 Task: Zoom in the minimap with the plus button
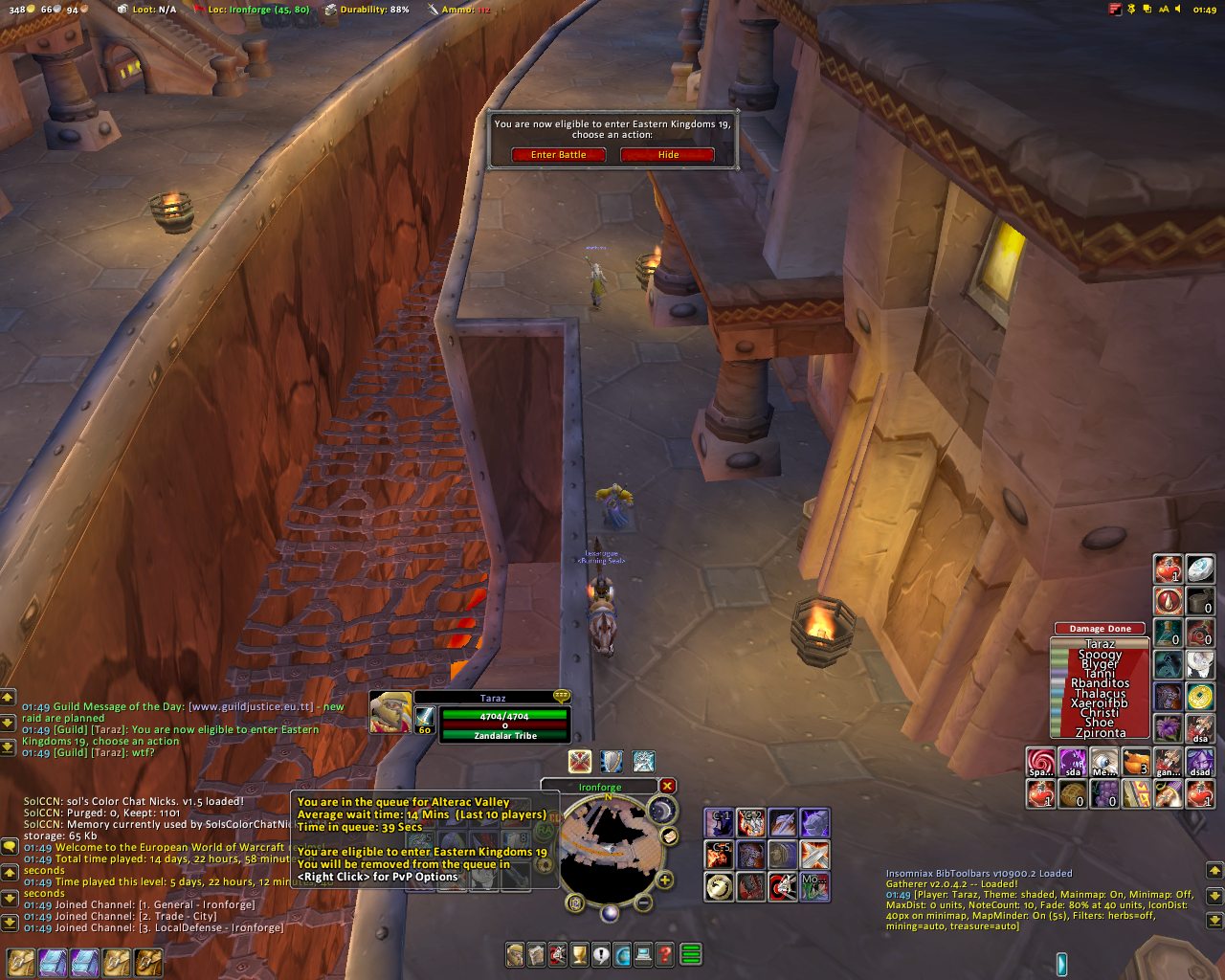click(x=664, y=880)
